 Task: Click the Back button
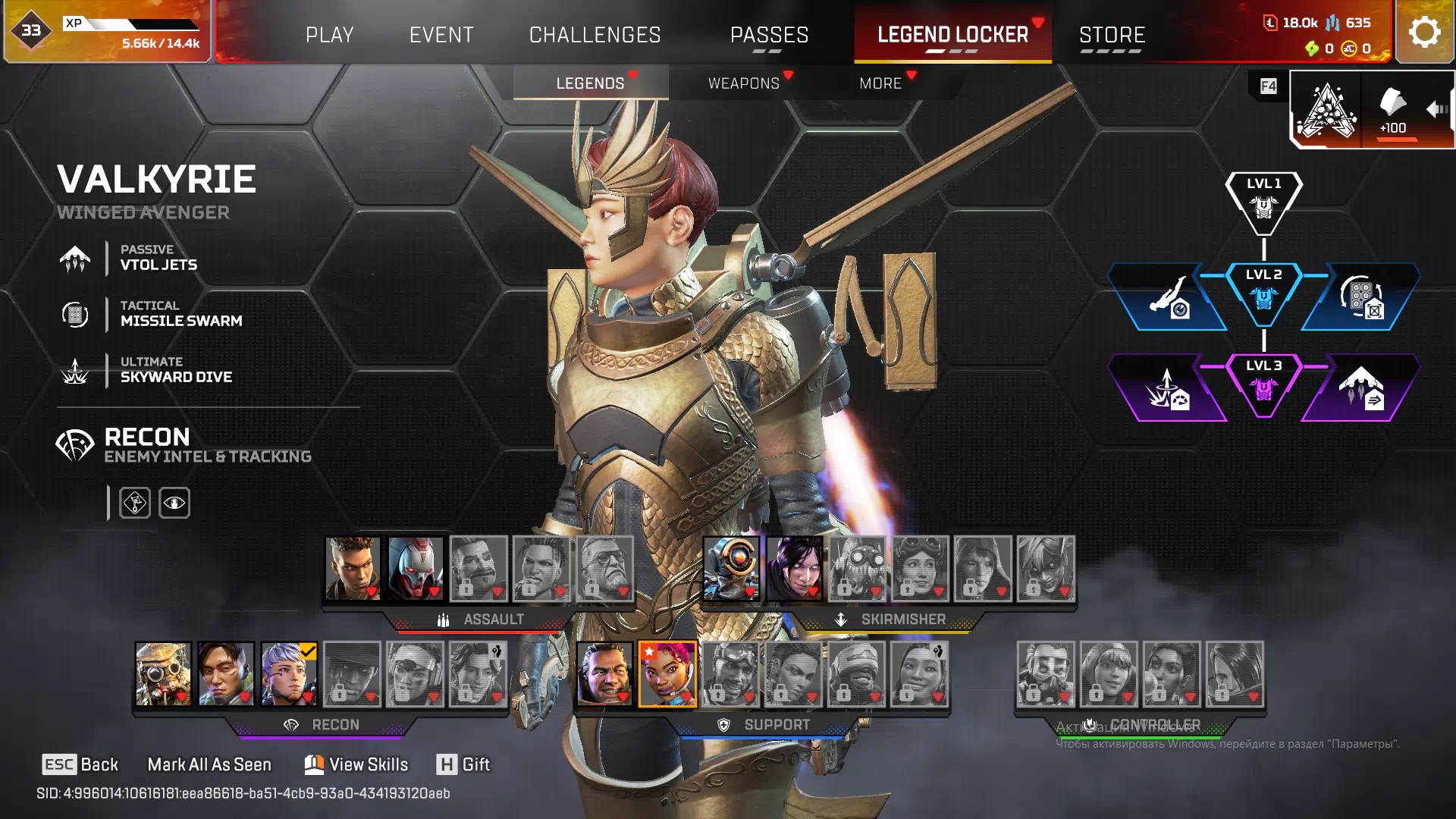pyautogui.click(x=80, y=764)
